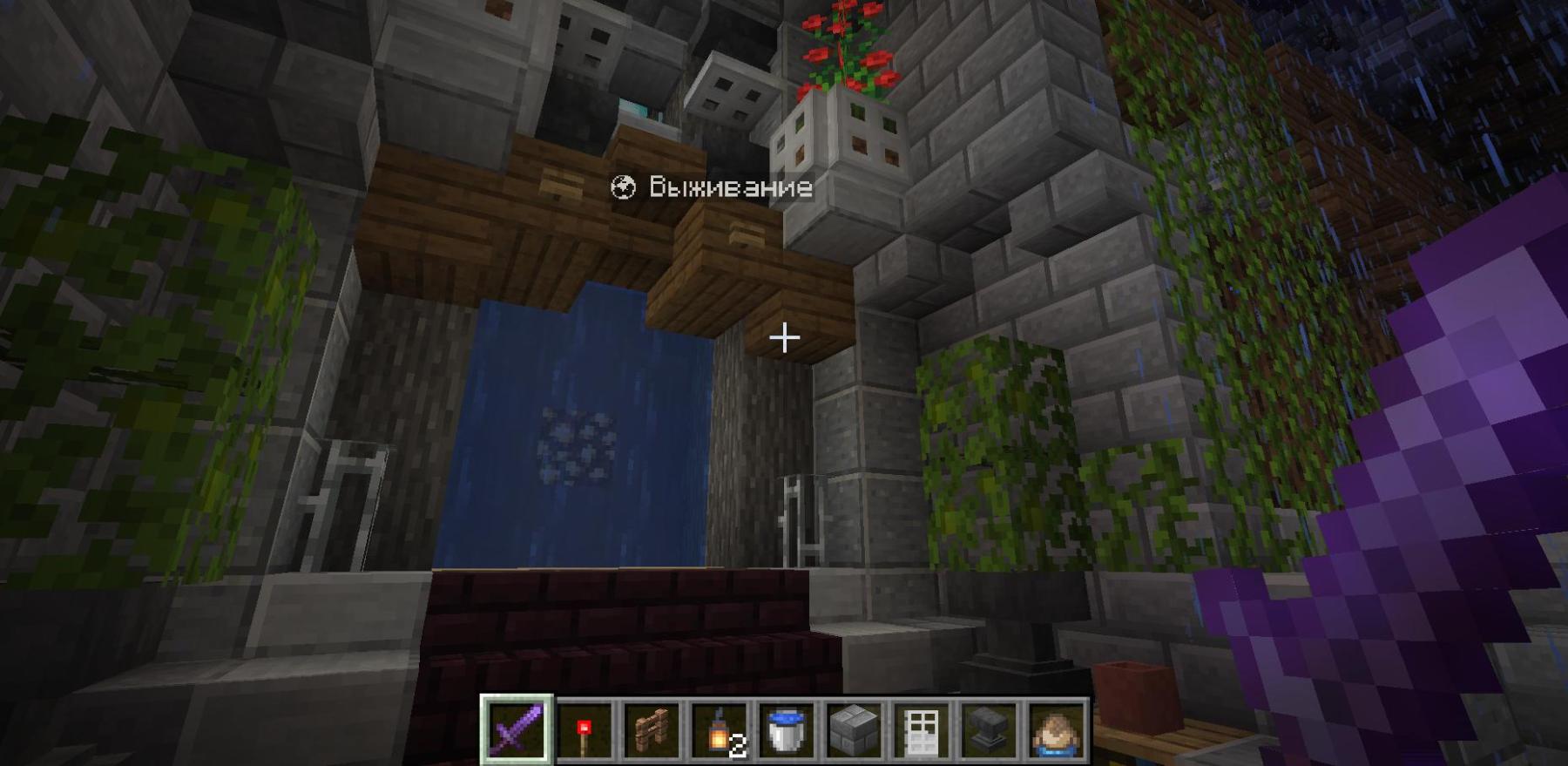
Task: Select the wooden fence gate slot
Action: (652, 730)
